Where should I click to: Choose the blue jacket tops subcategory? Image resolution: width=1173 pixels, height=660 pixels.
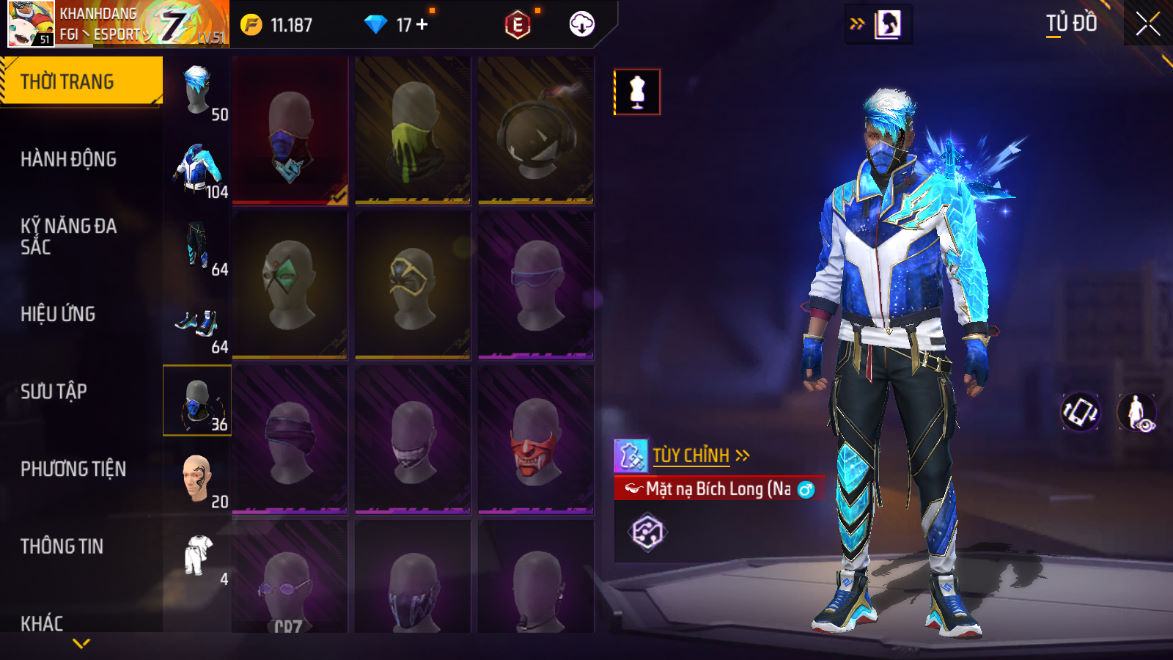pos(198,167)
